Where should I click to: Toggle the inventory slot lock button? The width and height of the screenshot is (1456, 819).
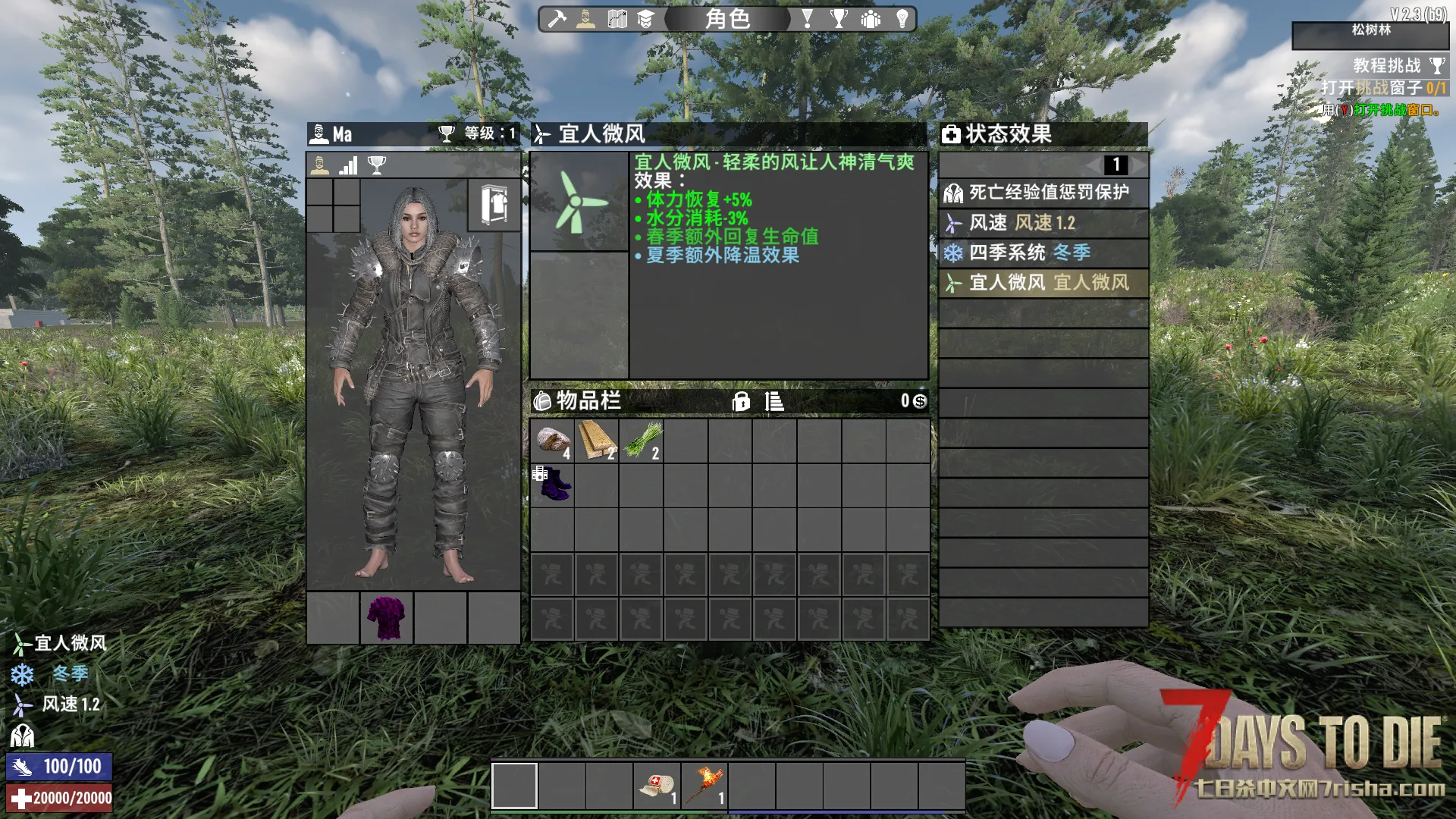pos(741,401)
